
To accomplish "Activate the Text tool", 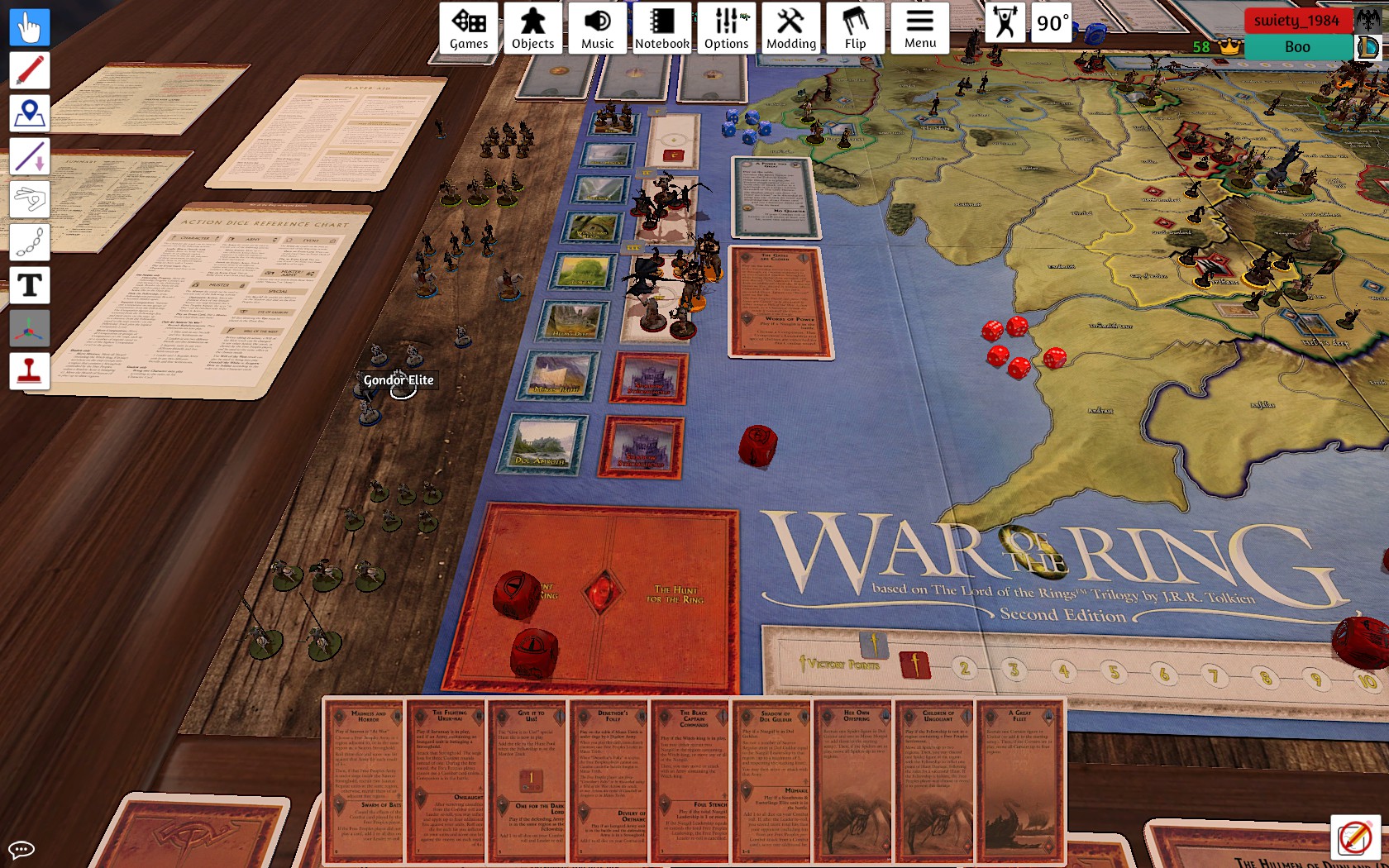I will coord(30,285).
